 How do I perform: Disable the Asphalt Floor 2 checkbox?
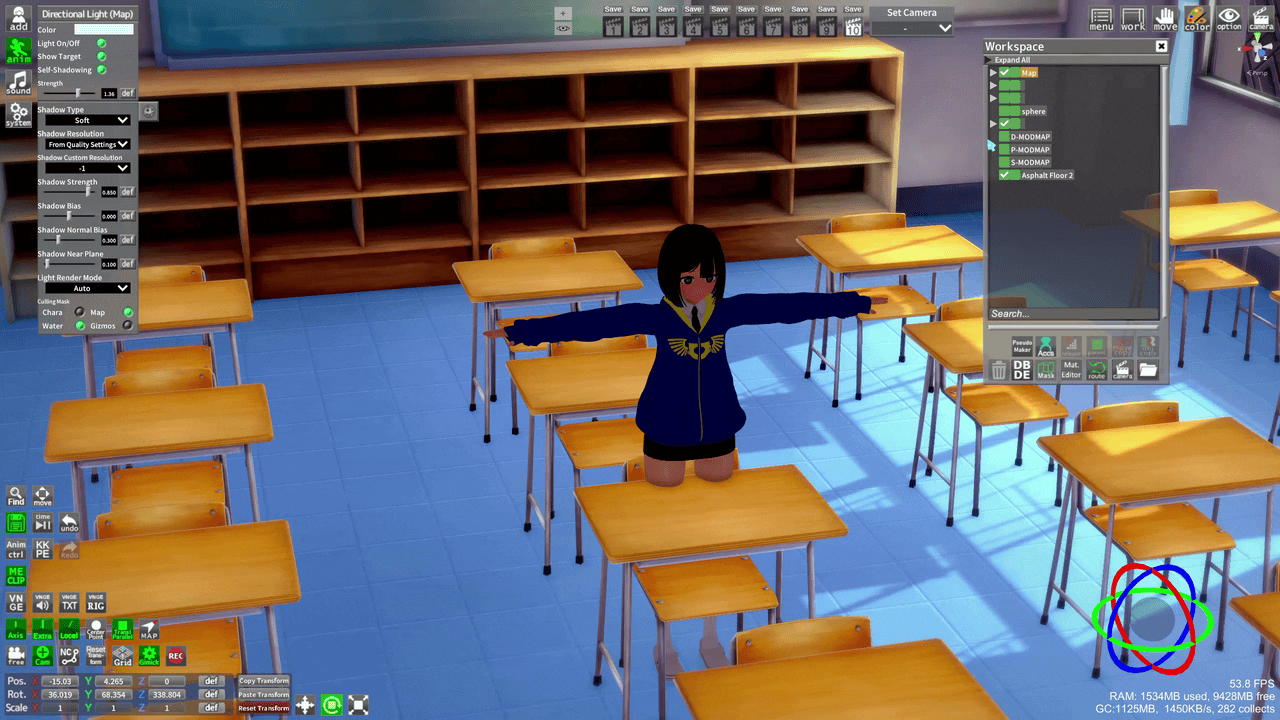click(x=1005, y=175)
